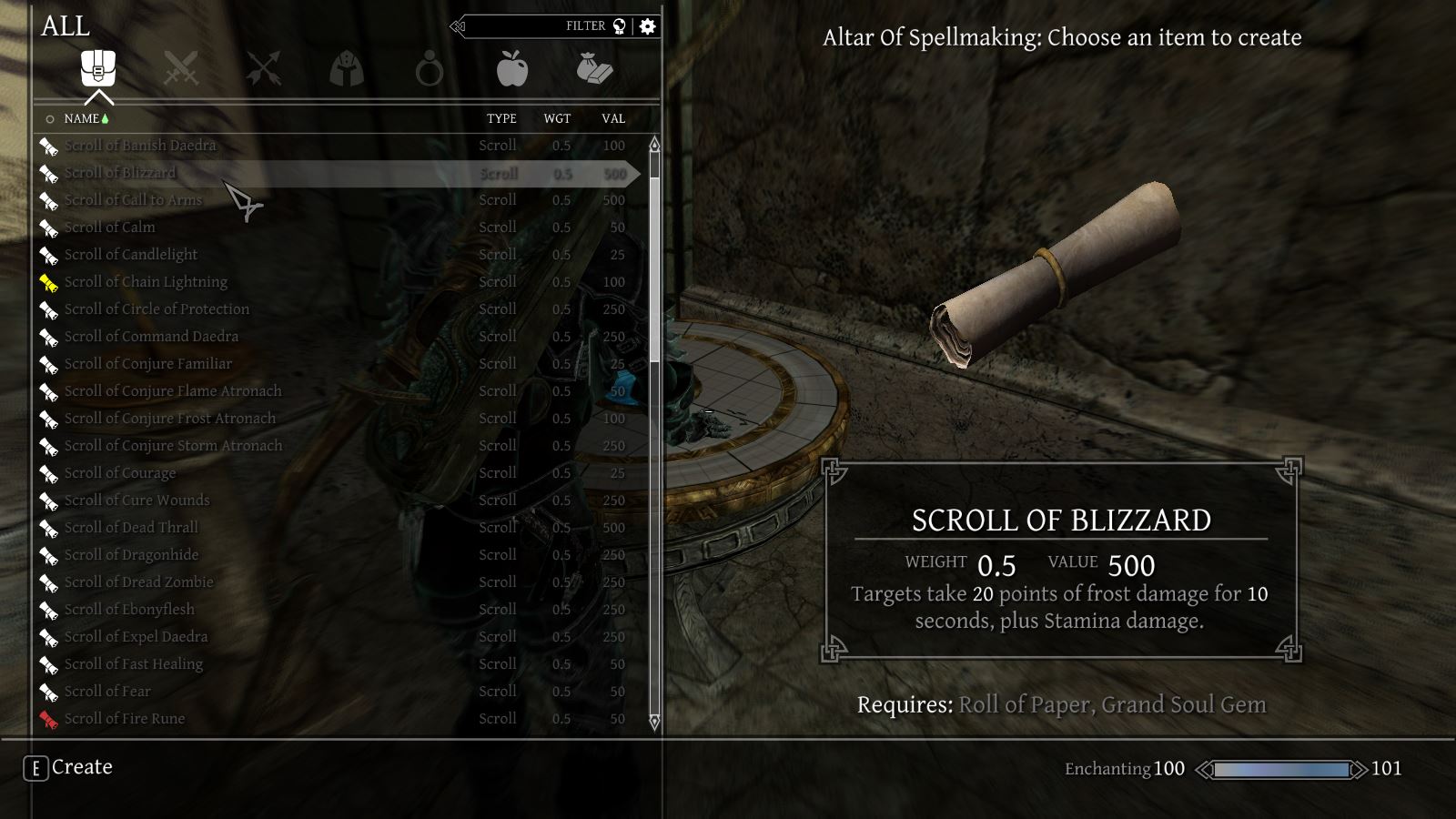Open the bow and arrow ammo tab
1456x819 pixels.
pyautogui.click(x=263, y=68)
